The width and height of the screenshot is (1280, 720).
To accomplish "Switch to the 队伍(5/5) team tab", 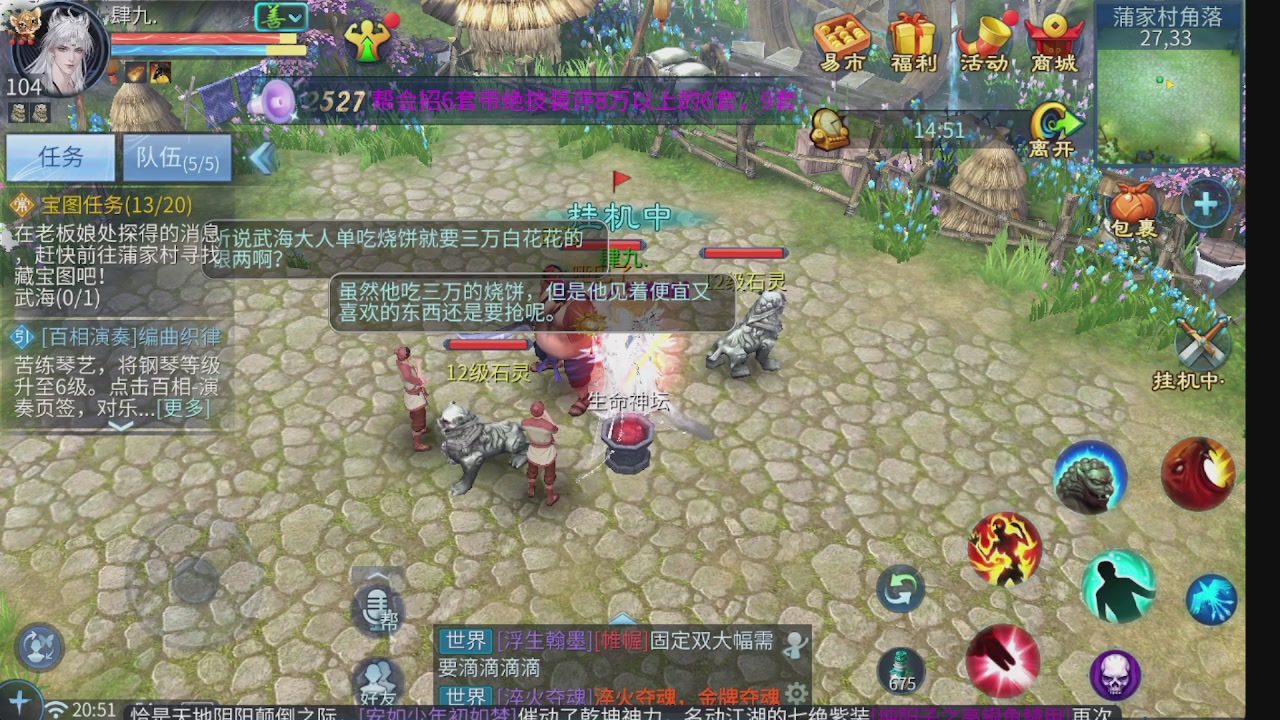I will (176, 158).
